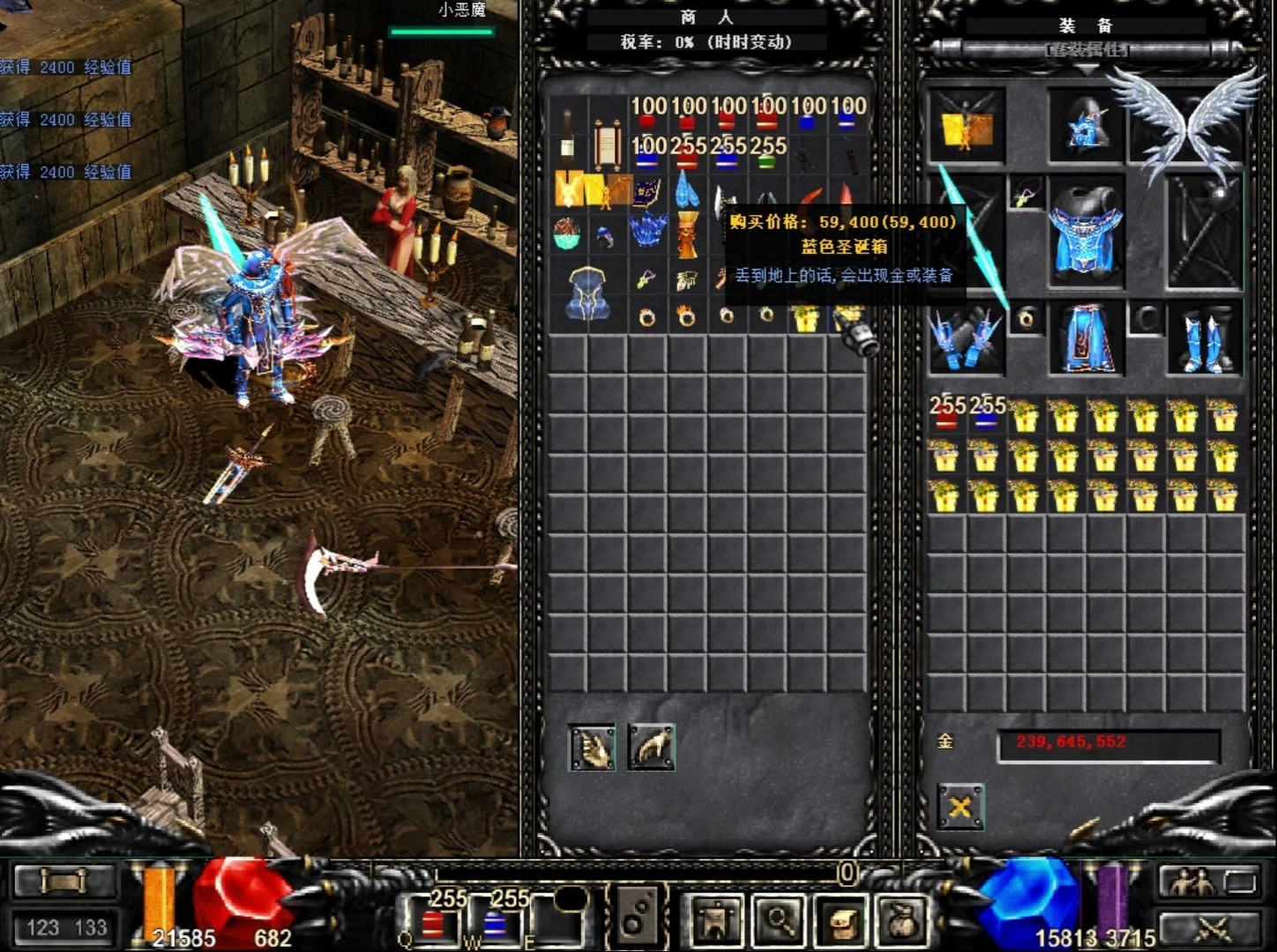Select the equipped blue gloves slot
This screenshot has width=1277, height=952.
coord(965,339)
